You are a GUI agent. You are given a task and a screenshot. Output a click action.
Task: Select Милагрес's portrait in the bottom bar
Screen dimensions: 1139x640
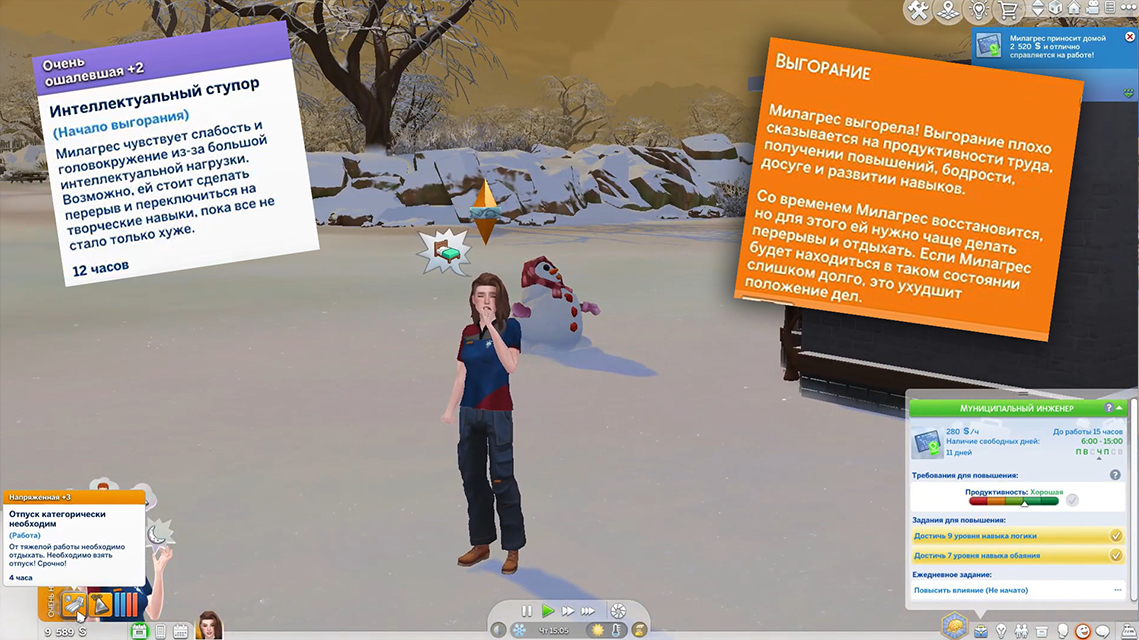coord(209,626)
